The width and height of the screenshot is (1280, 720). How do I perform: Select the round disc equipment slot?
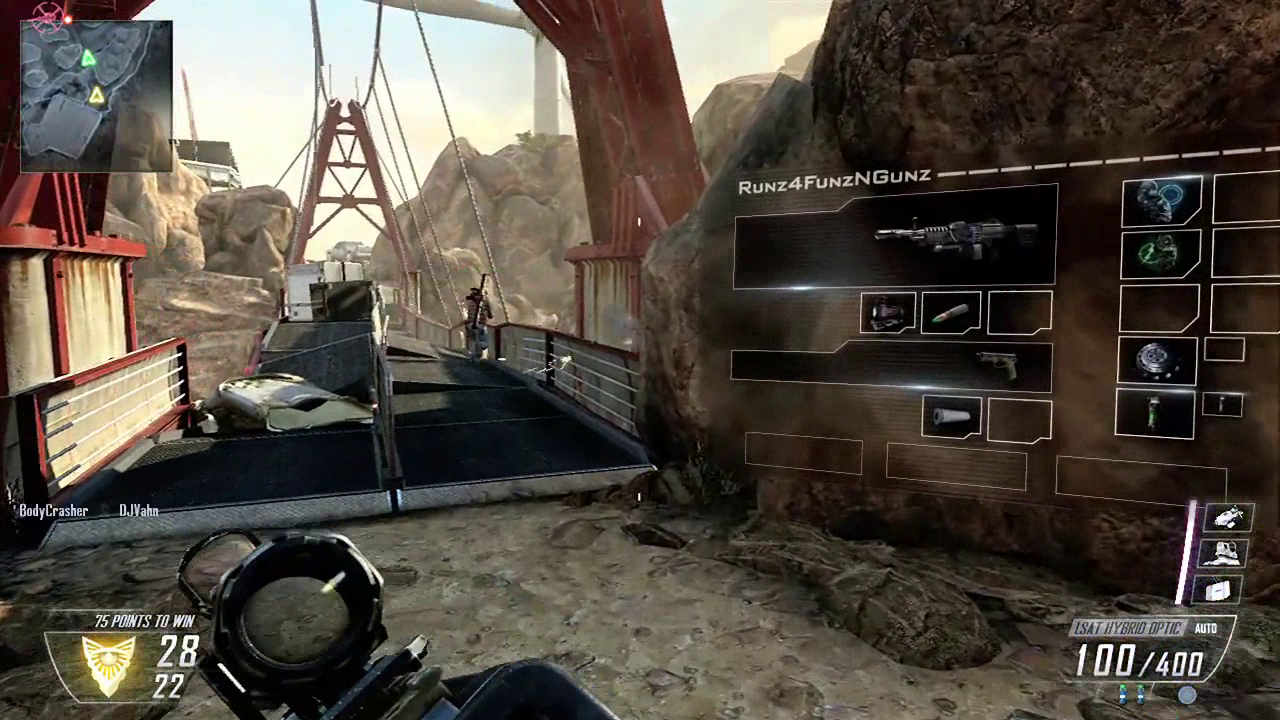1157,361
